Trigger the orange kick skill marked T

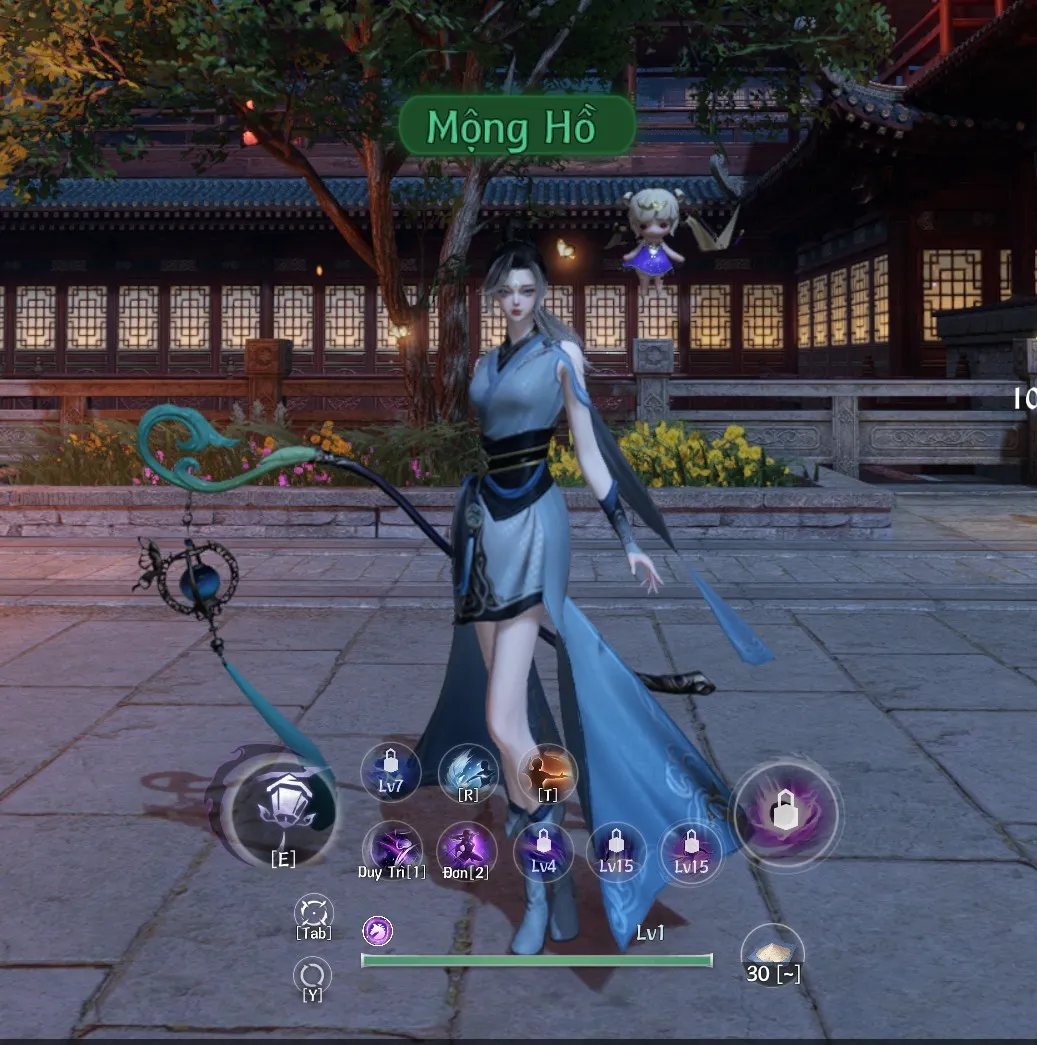[x=547, y=773]
